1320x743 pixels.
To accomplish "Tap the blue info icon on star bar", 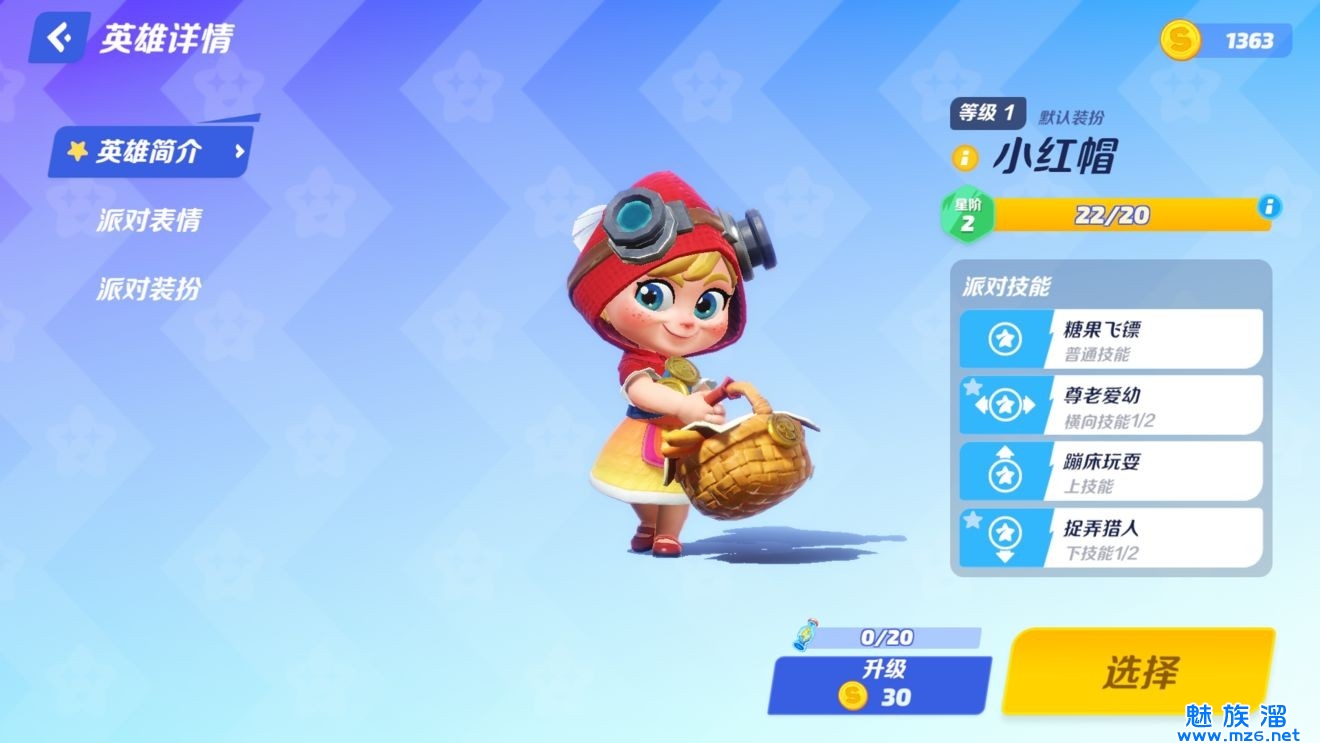I will tap(1270, 207).
